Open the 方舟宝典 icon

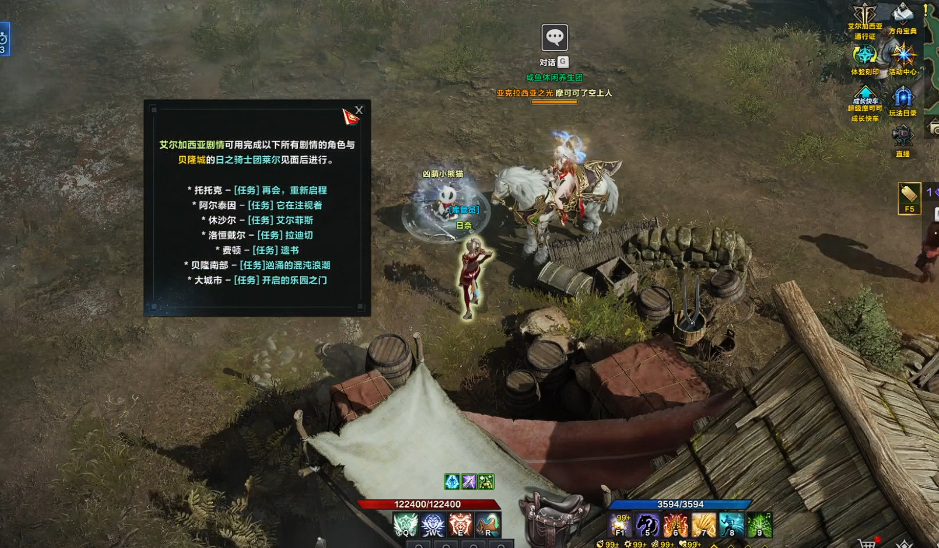tap(903, 15)
